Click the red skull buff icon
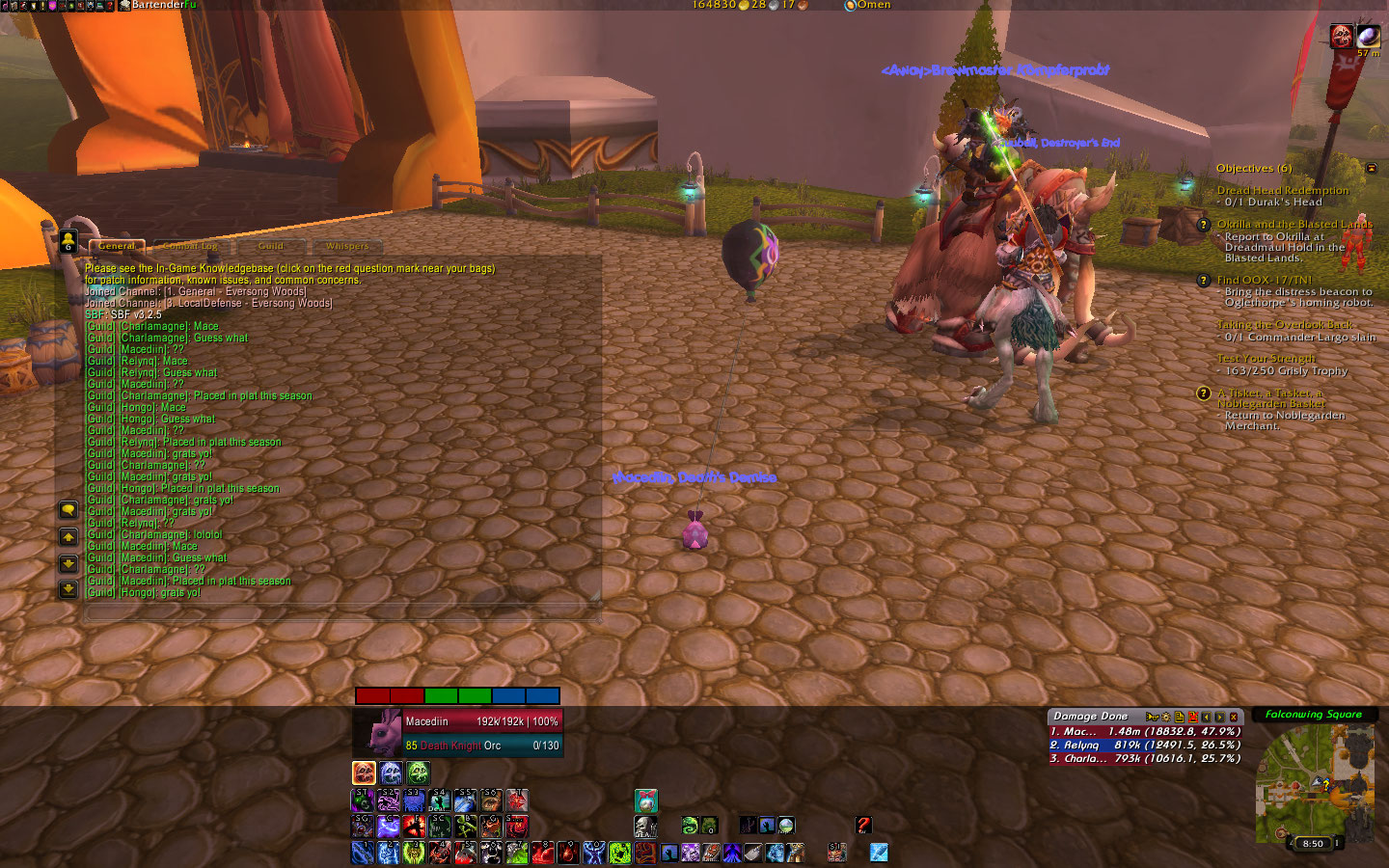The height and width of the screenshot is (868, 1389). pyautogui.click(x=1341, y=37)
